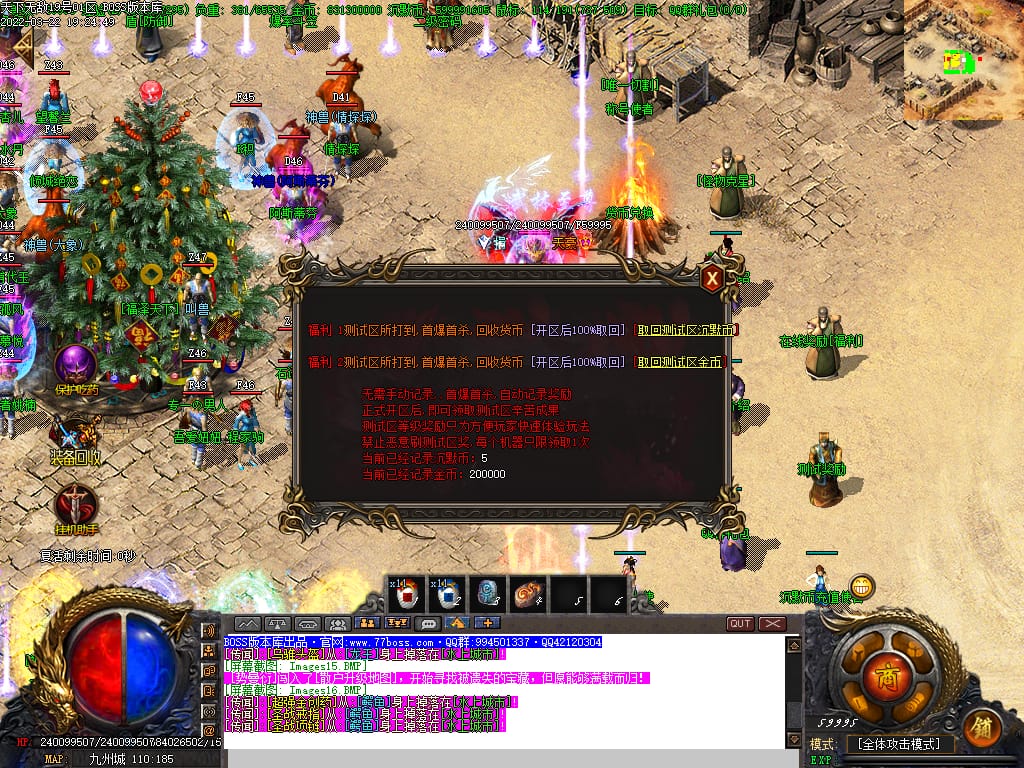
Task: Open the 保护吃药 purple orb icon
Action: [74, 364]
